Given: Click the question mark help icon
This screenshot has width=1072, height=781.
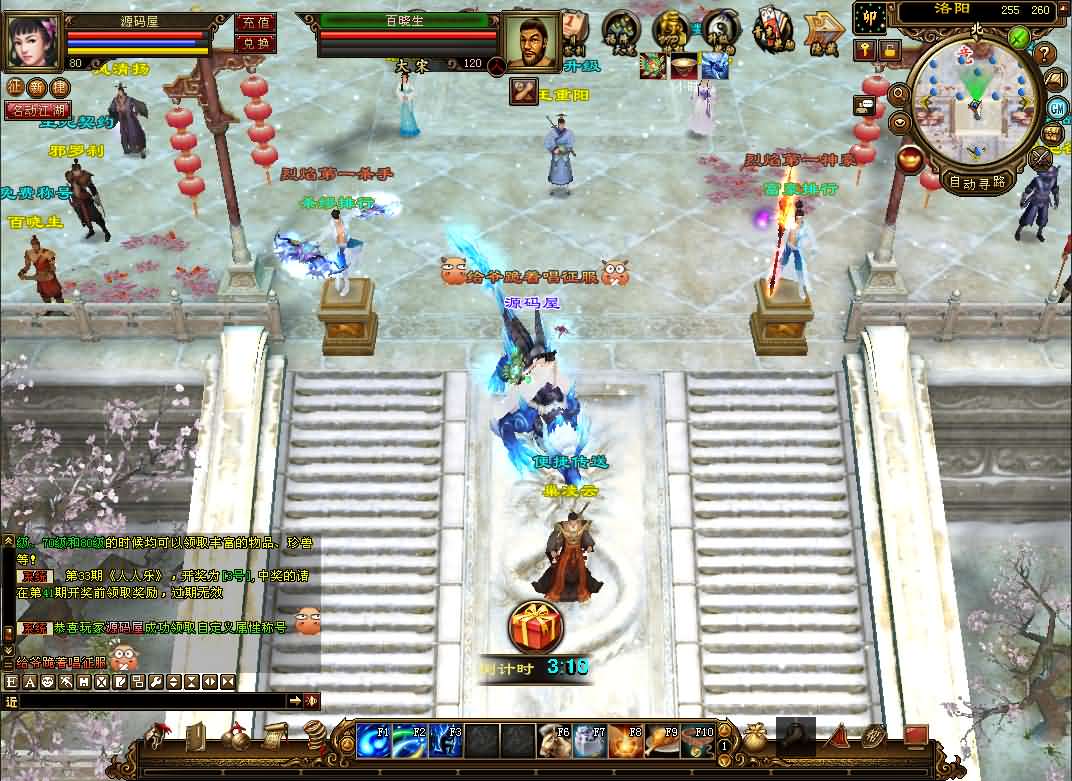Looking at the screenshot, I should tap(1045, 53).
